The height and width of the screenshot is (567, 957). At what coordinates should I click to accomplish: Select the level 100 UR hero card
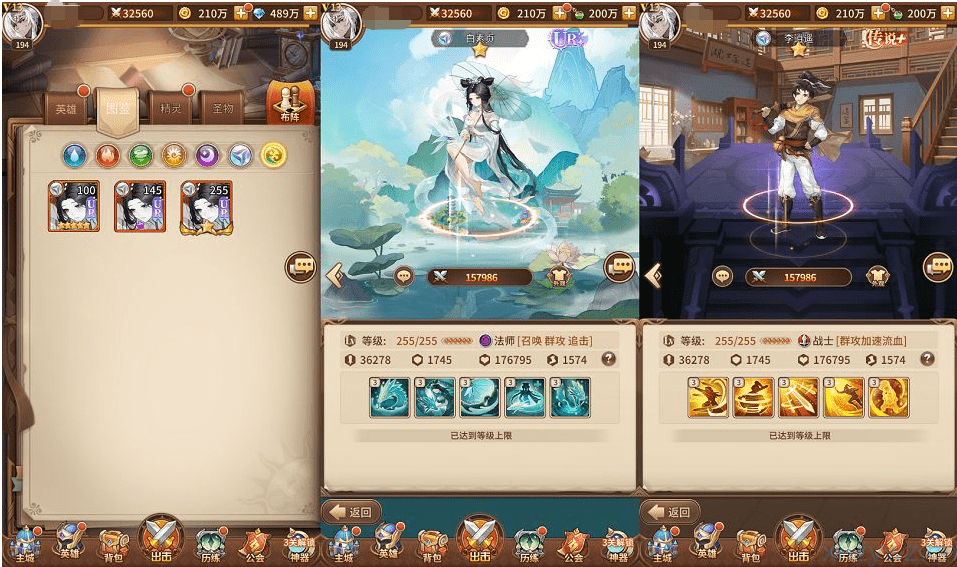pyautogui.click(x=74, y=206)
